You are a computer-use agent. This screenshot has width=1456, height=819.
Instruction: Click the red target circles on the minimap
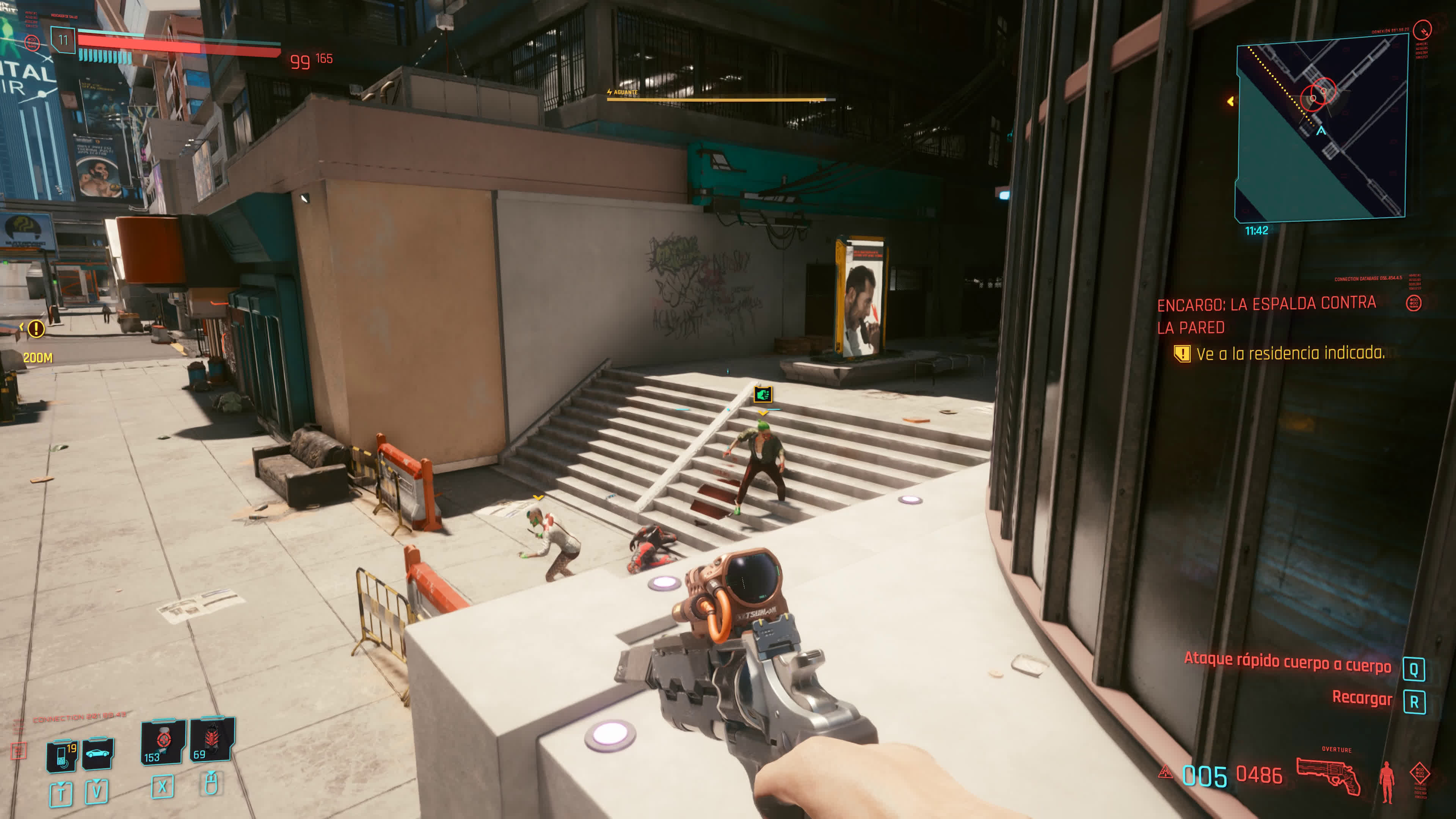(x=1319, y=94)
